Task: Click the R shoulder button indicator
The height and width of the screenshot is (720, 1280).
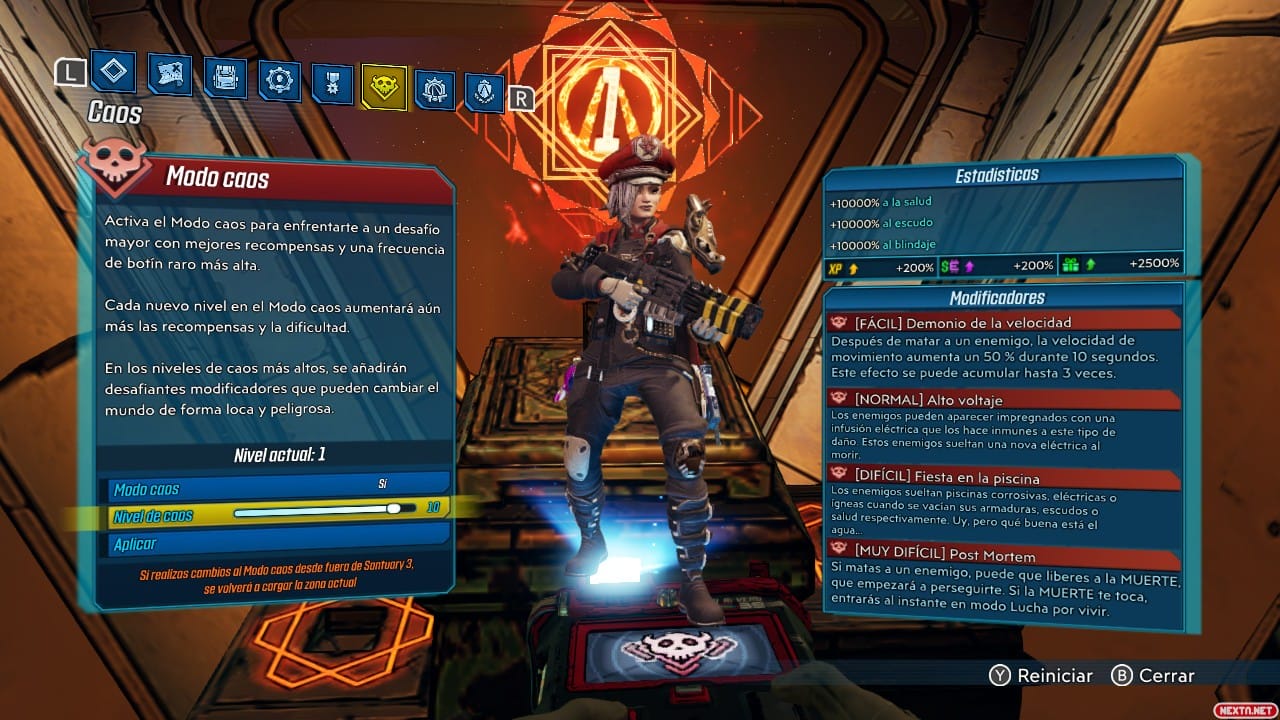Action: point(521,97)
